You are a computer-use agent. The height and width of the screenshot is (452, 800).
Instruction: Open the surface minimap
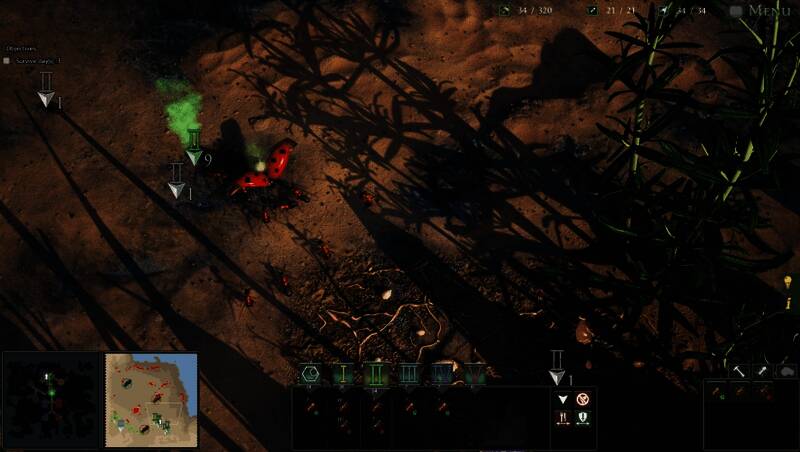pos(151,398)
